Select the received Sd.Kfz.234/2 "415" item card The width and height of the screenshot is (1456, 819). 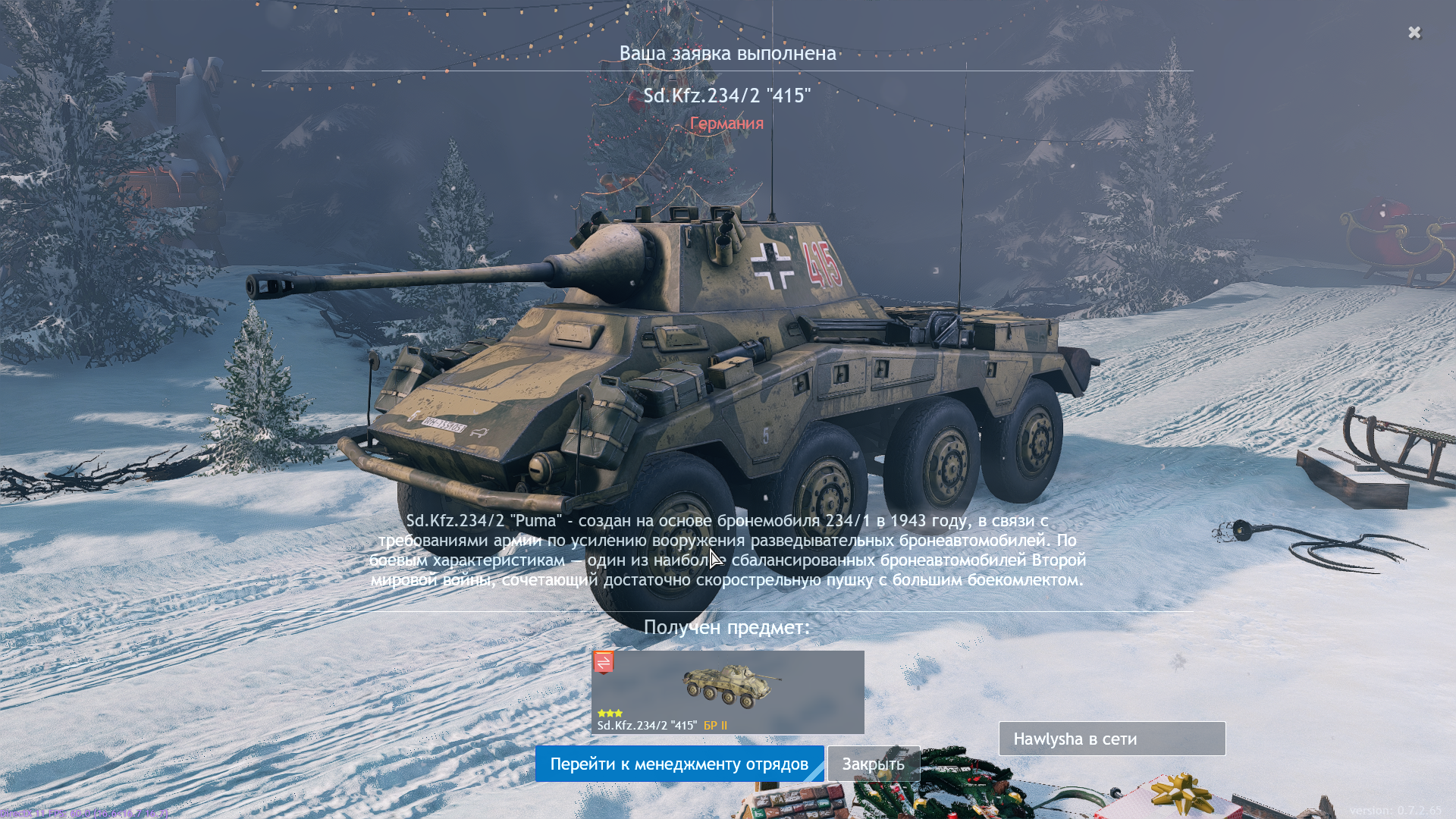(x=727, y=692)
